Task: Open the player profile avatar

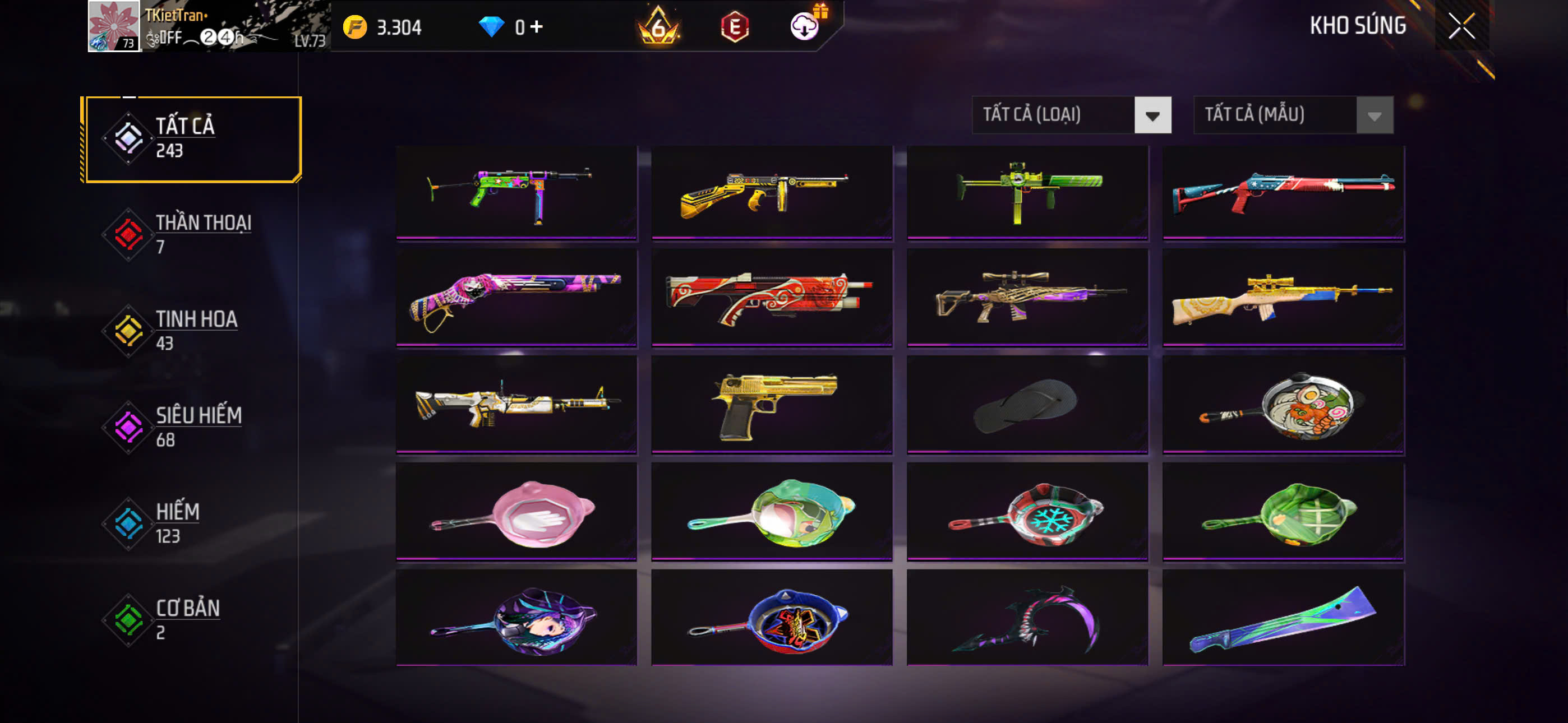Action: pos(114,26)
